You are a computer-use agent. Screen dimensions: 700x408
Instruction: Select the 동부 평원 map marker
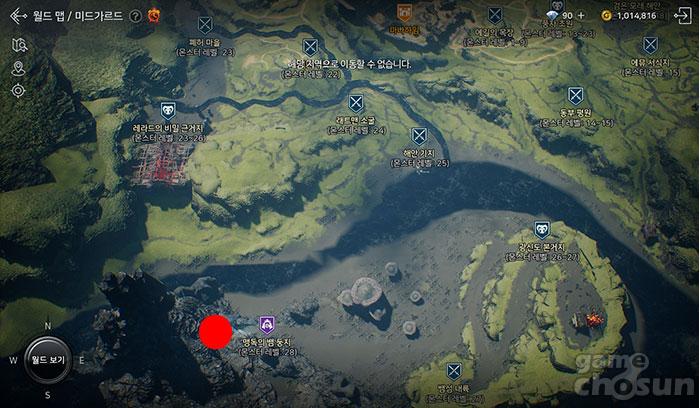(x=575, y=96)
